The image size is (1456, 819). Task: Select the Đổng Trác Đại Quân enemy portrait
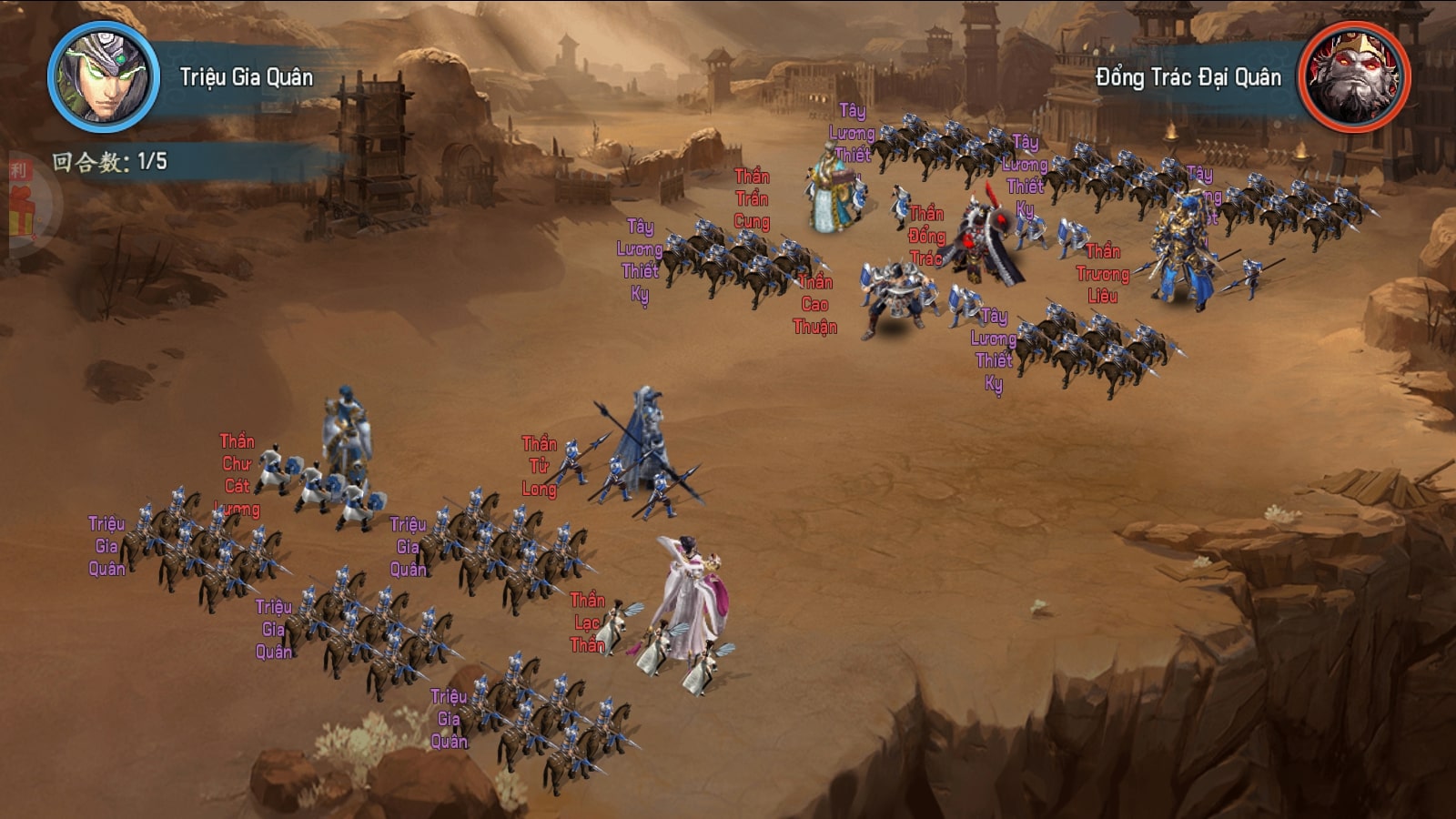coord(1353,77)
